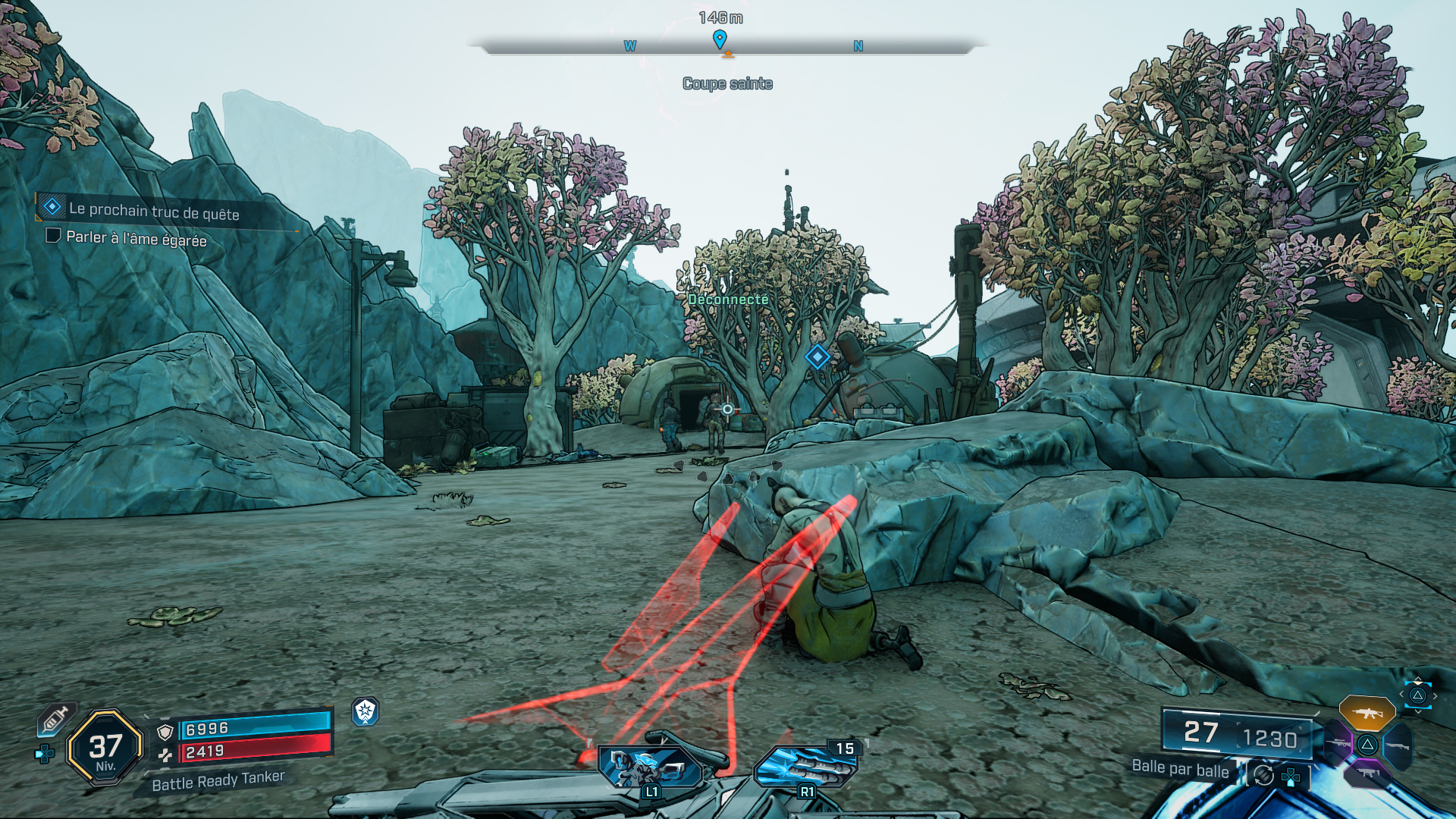Click the blue diamond quest marker
The image size is (1456, 819).
tap(817, 356)
